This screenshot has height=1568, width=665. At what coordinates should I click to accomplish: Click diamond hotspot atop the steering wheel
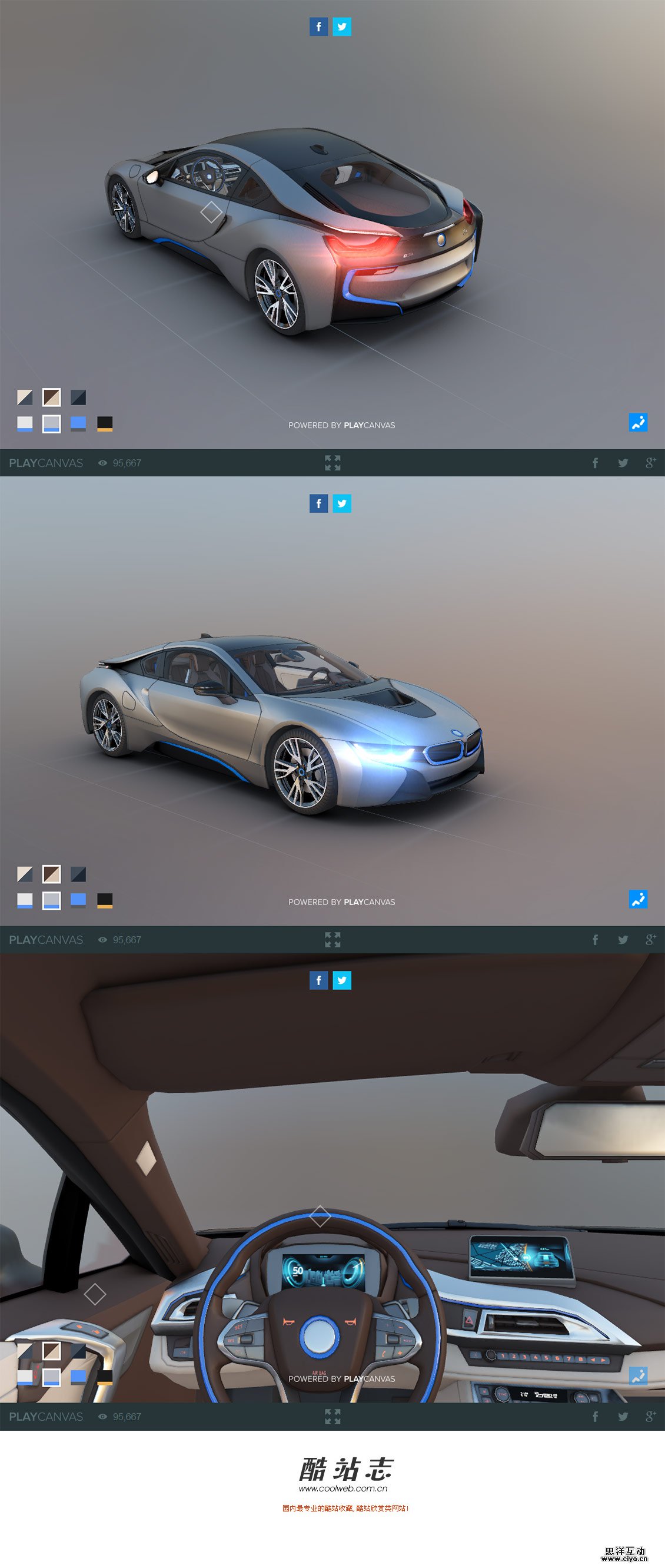click(x=320, y=1216)
